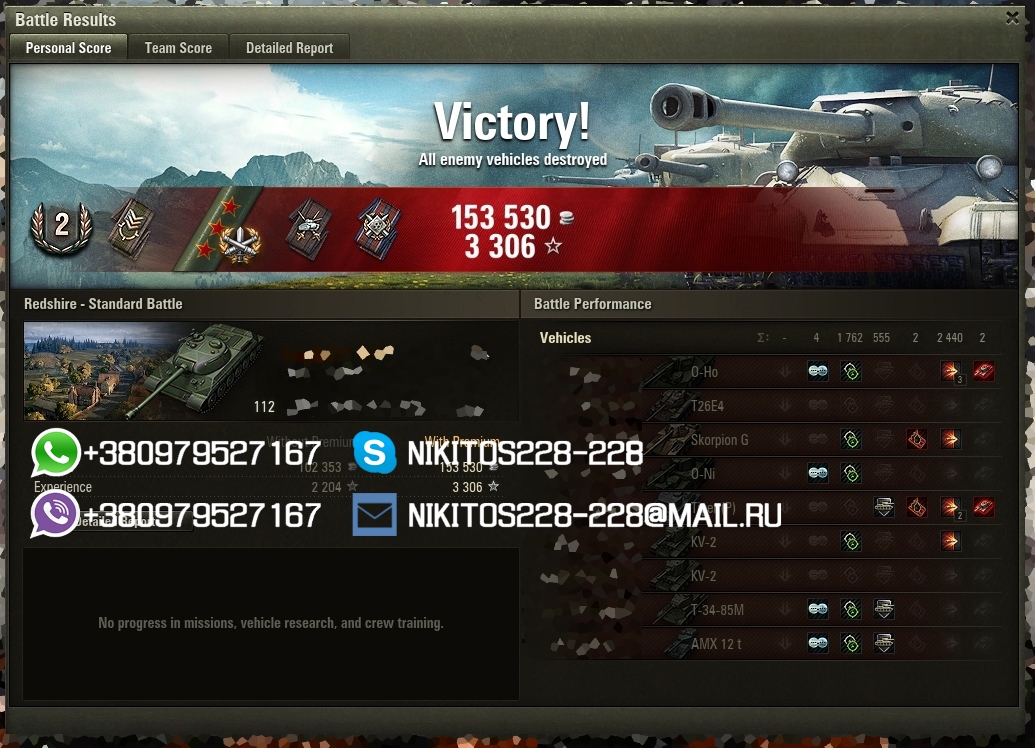Close the Battle Results window
Viewport: 1035px width, 748px height.
1012,18
